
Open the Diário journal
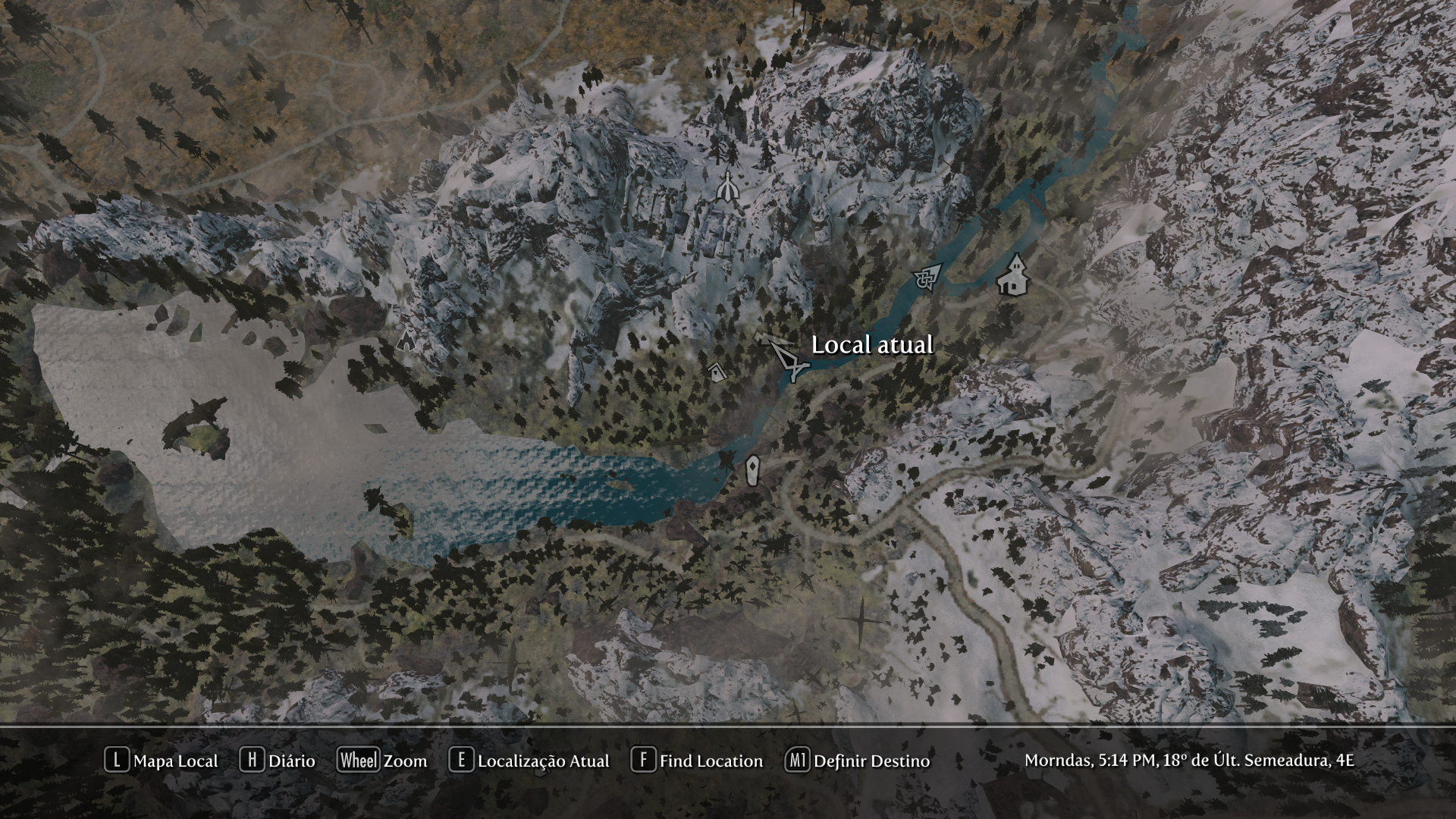click(x=278, y=761)
